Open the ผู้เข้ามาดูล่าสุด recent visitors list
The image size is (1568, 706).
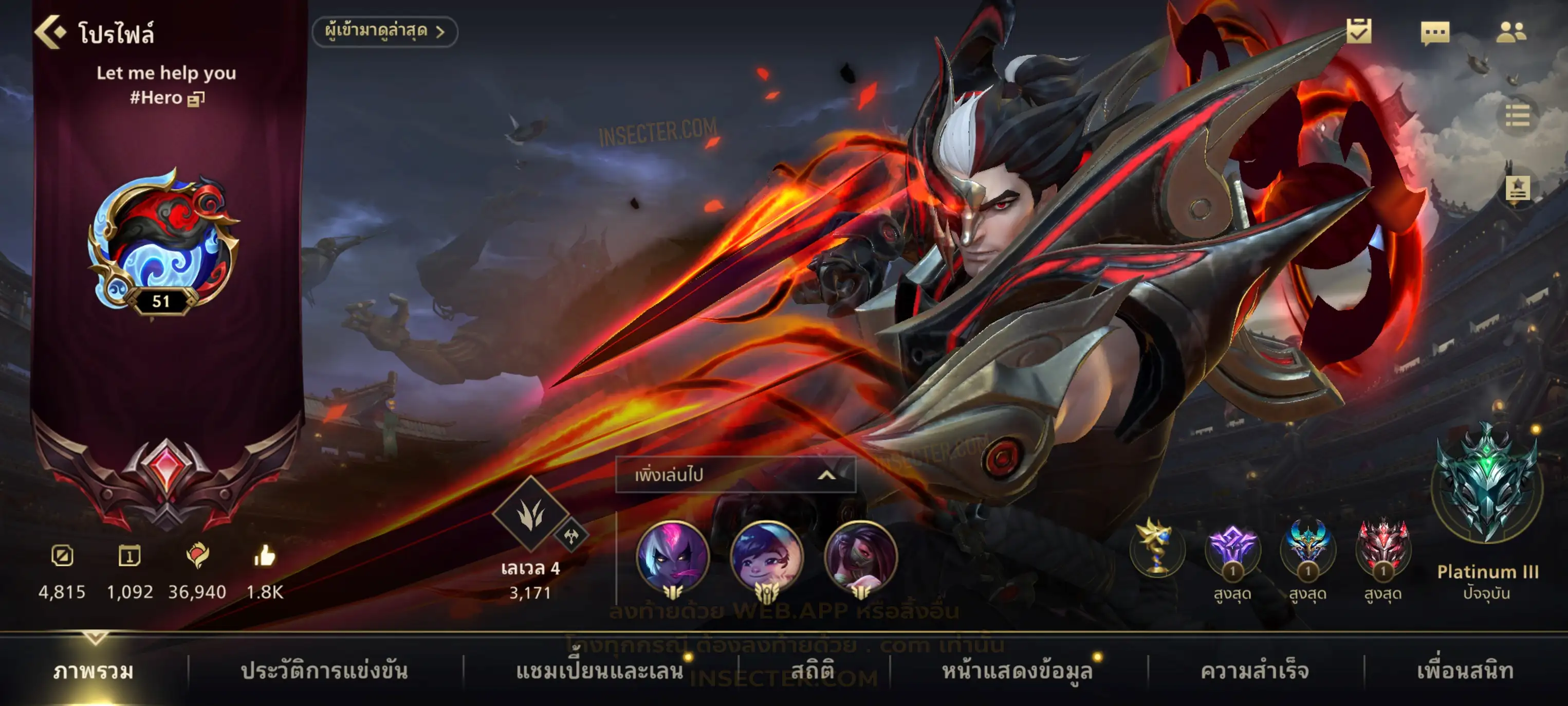385,32
